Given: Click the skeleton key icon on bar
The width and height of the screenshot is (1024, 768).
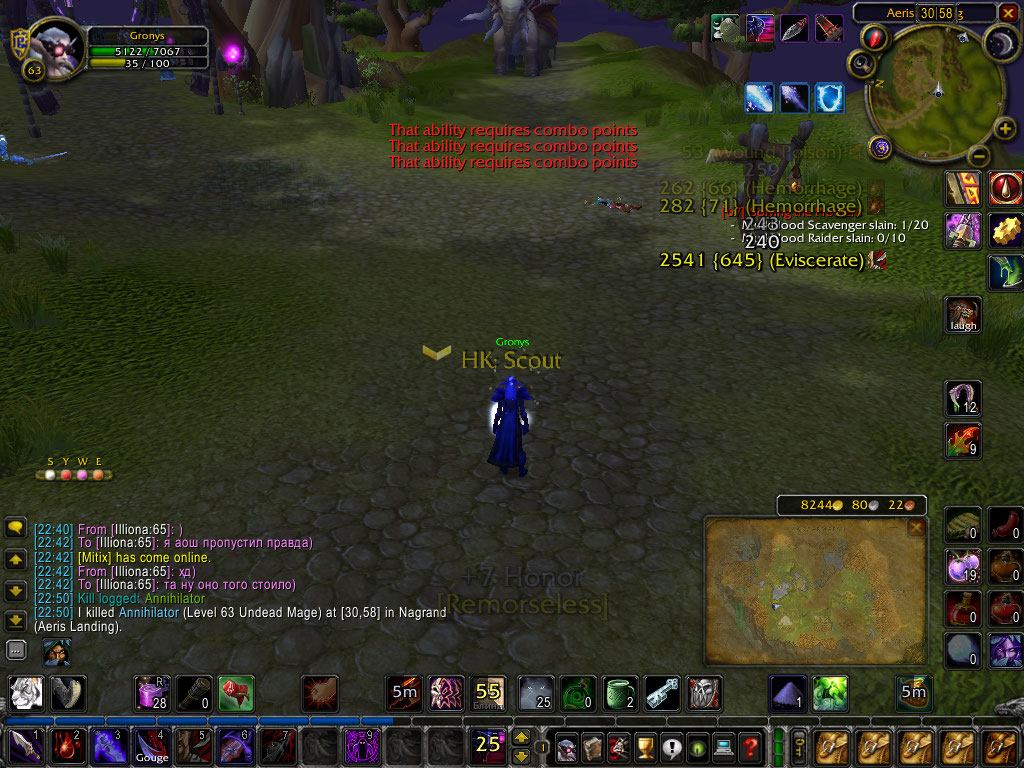Looking at the screenshot, I should [x=662, y=693].
